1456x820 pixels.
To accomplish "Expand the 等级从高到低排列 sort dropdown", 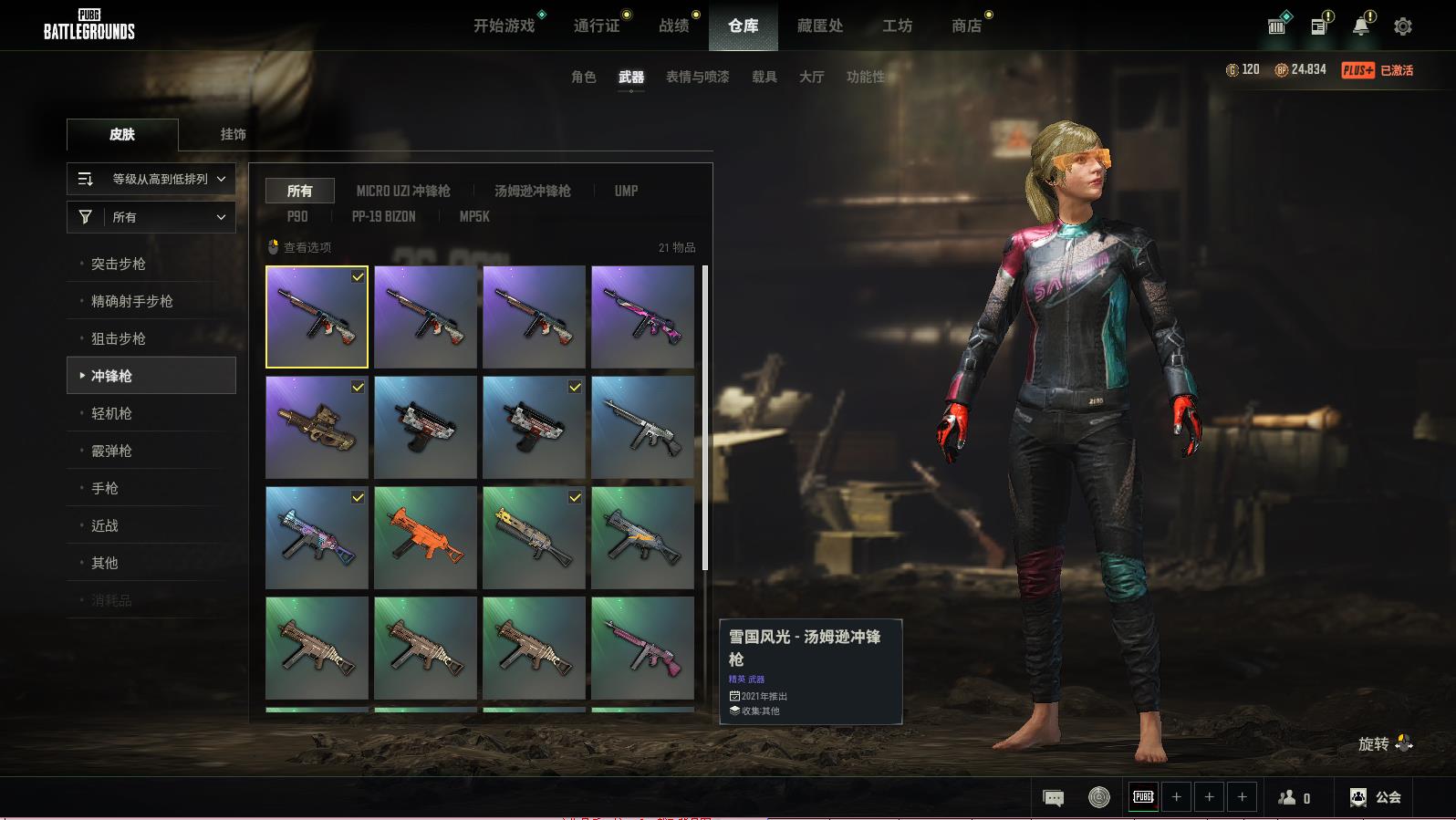I will coord(151,179).
